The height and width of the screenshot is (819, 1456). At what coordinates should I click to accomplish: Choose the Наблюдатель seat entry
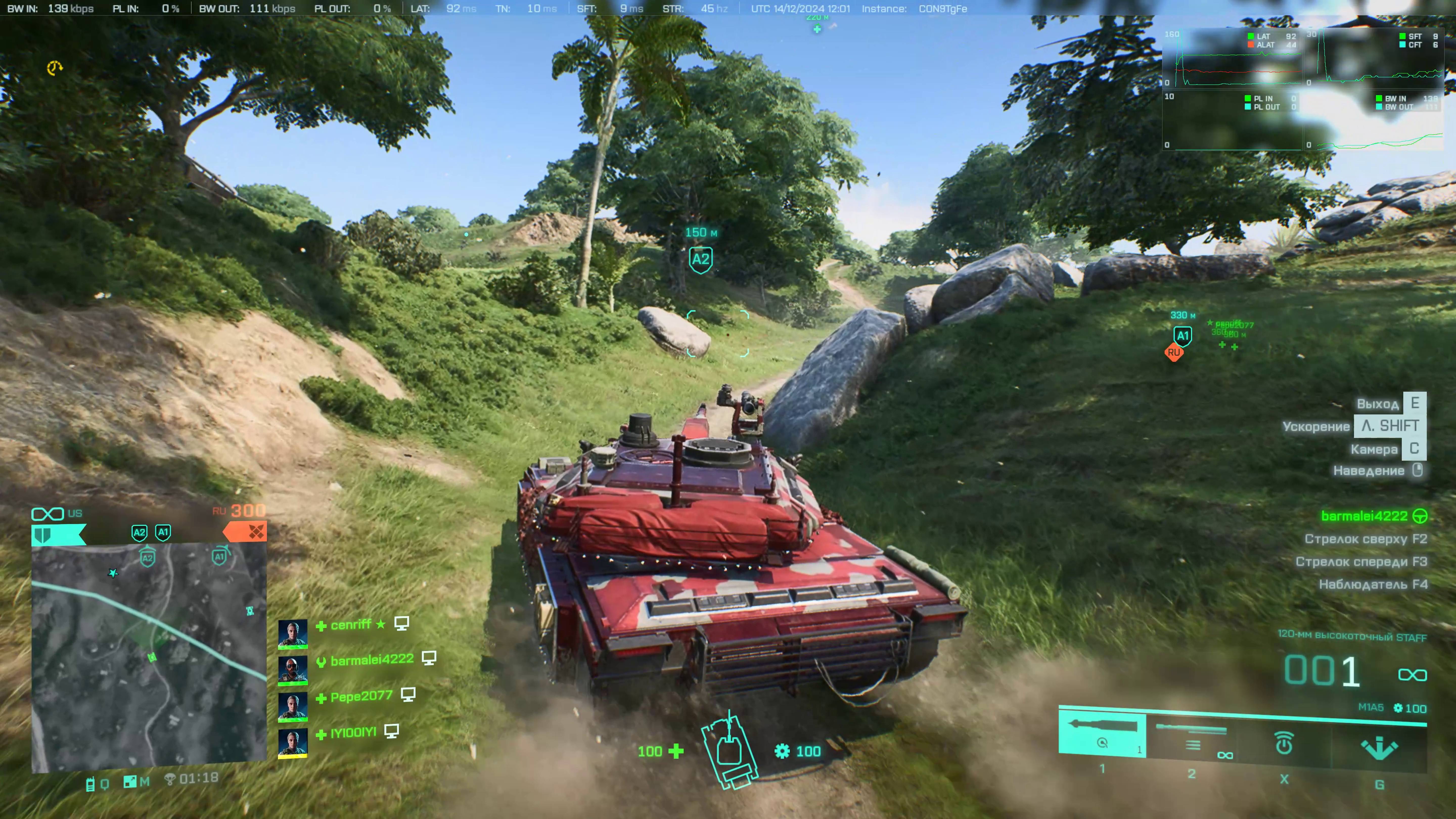1372,584
